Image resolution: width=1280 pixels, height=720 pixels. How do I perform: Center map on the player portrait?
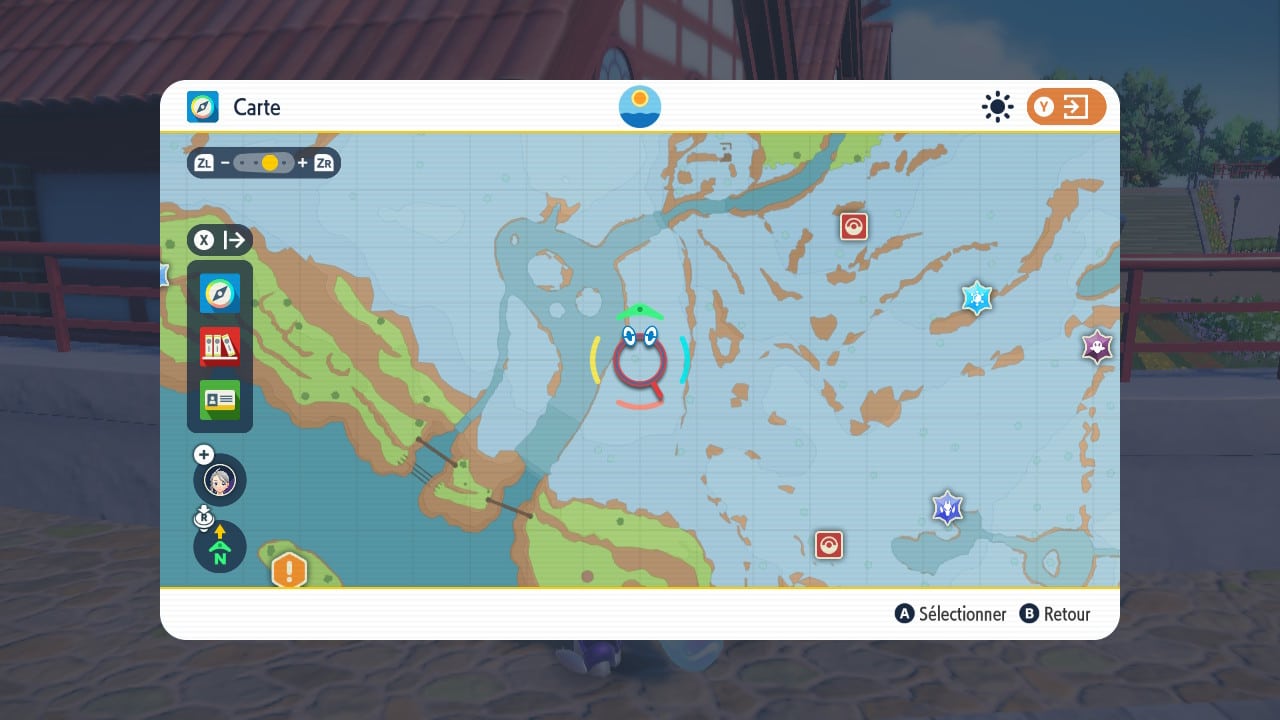220,480
